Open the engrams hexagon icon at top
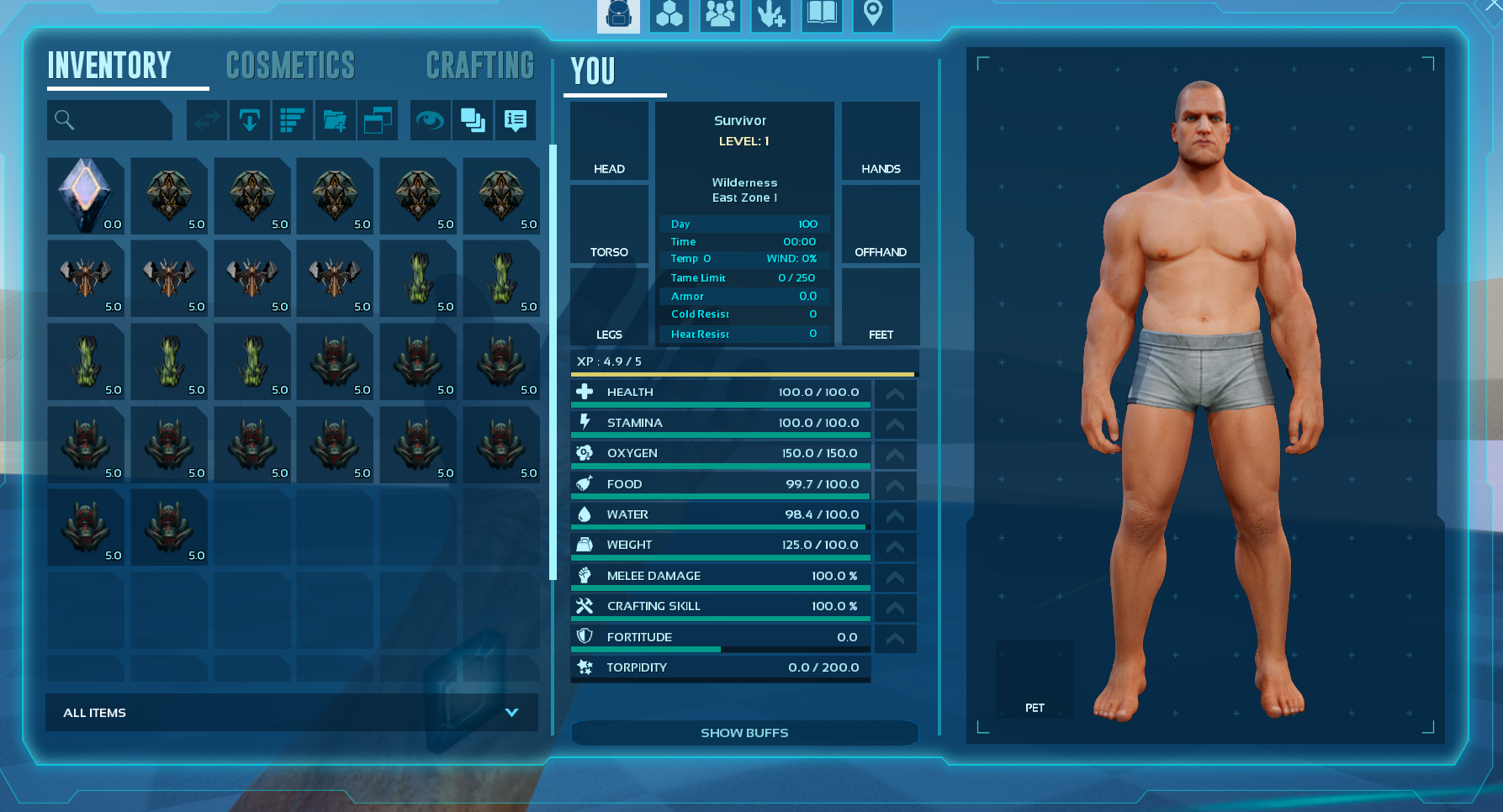Viewport: 1503px width, 812px height. (x=669, y=14)
